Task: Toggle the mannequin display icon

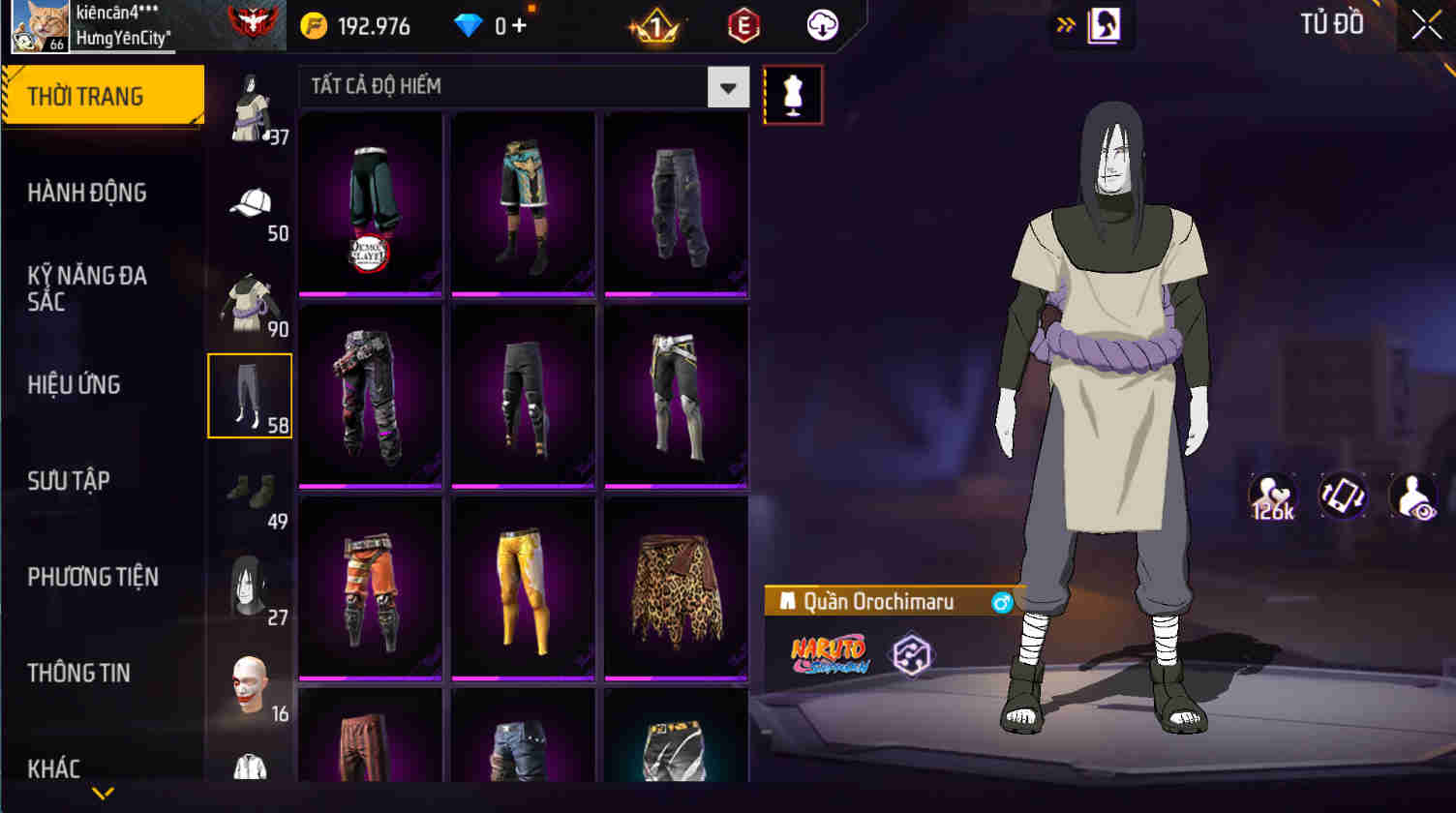Action: coord(792,94)
